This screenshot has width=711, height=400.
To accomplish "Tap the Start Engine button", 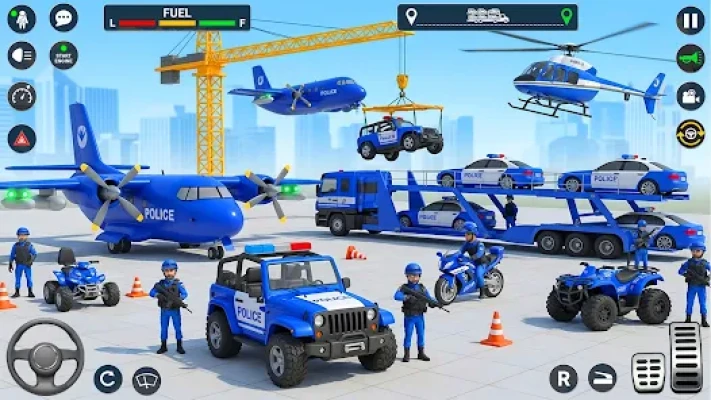I will click(x=63, y=56).
